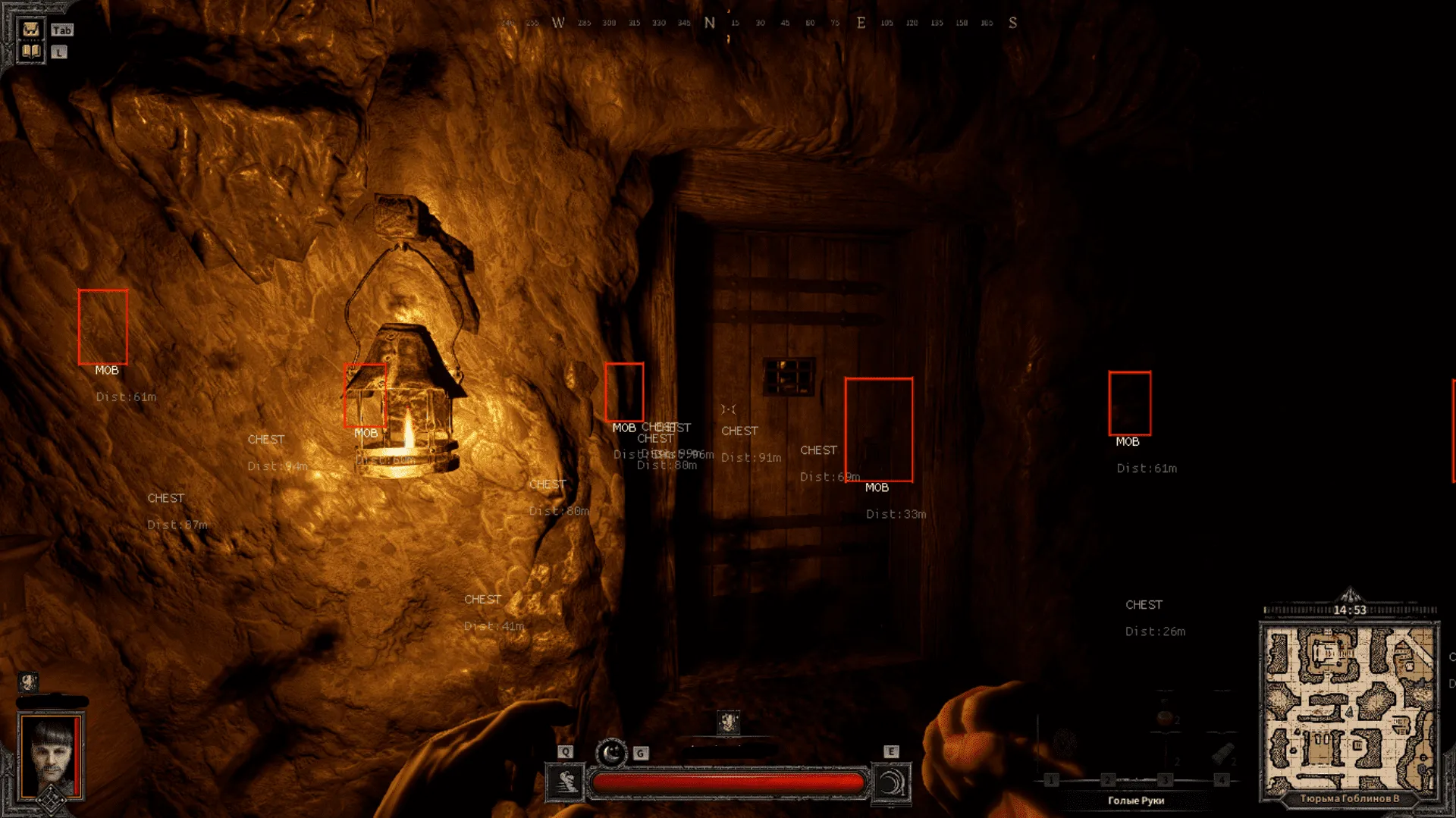Viewport: 1456px width, 818px height.
Task: Click the status icon above the health bar
Action: 728,721
